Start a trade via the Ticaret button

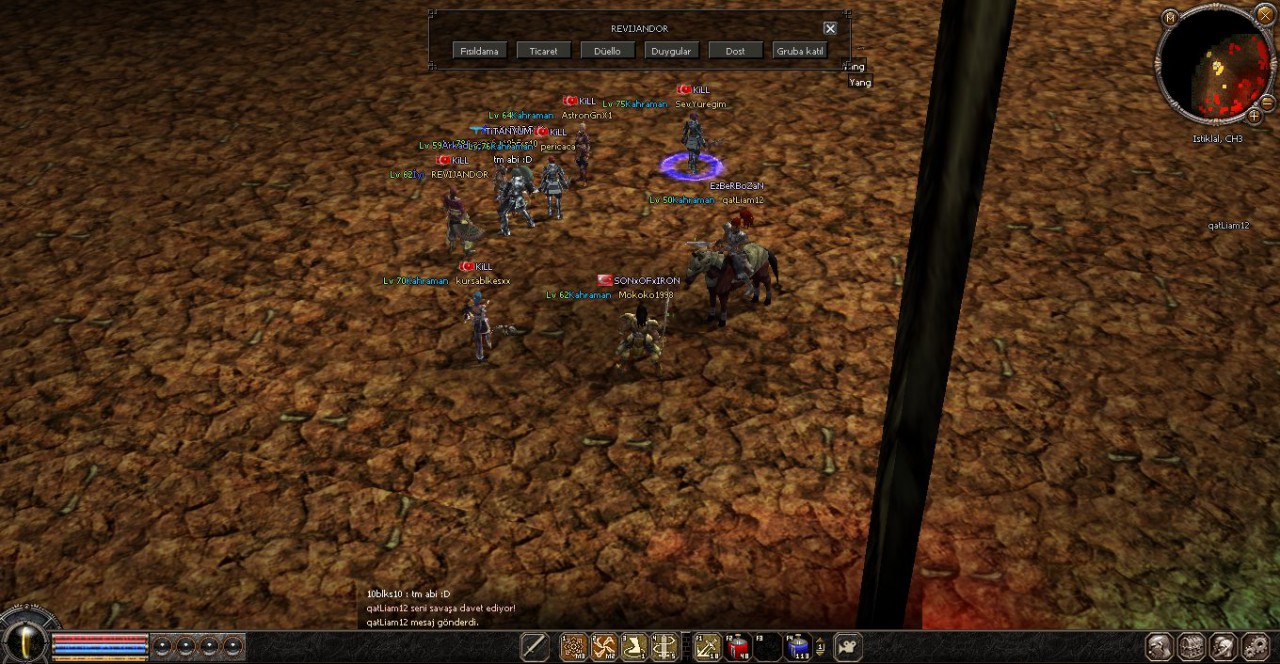click(544, 51)
